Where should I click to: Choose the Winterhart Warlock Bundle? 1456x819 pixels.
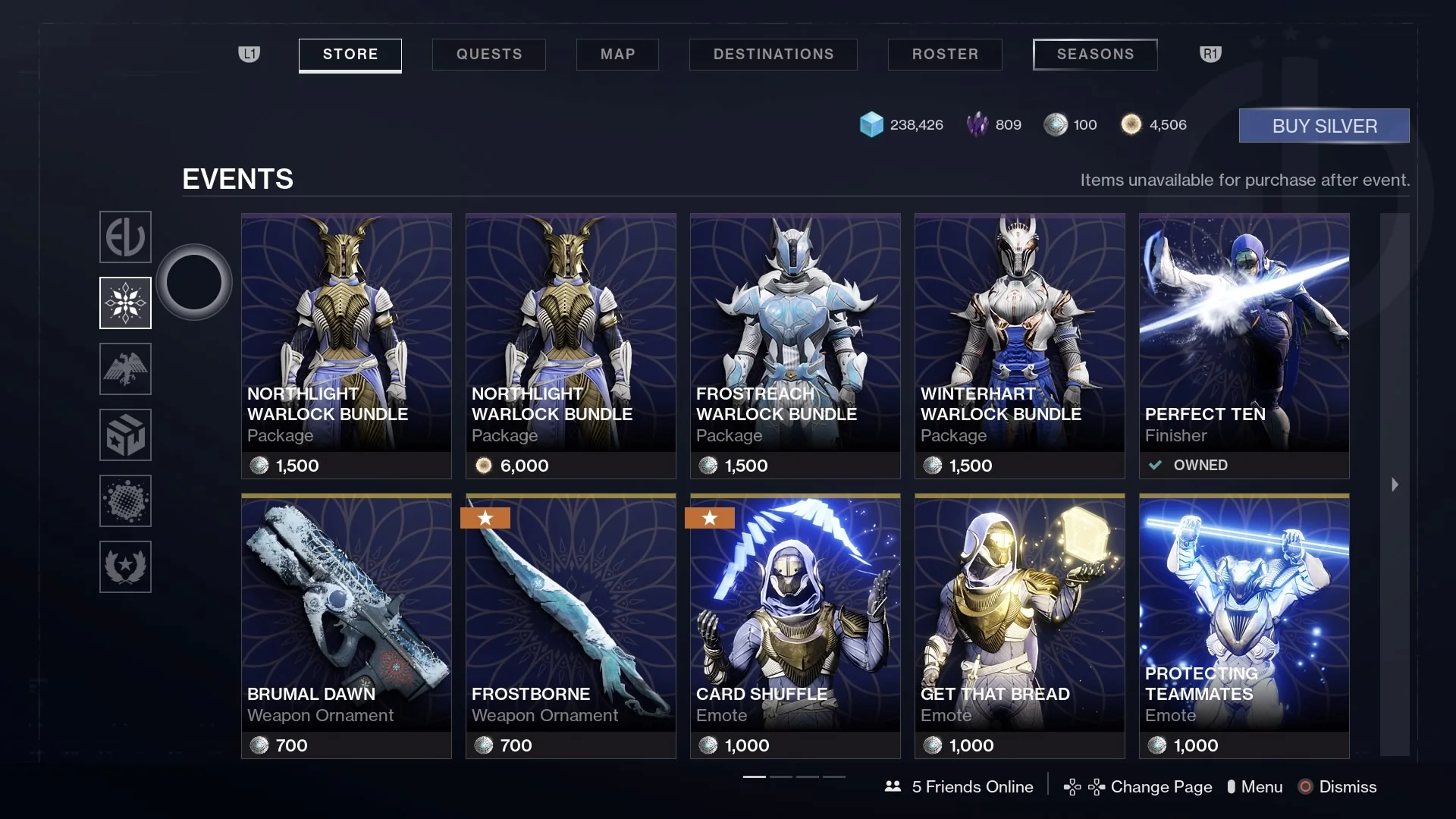pos(1019,346)
